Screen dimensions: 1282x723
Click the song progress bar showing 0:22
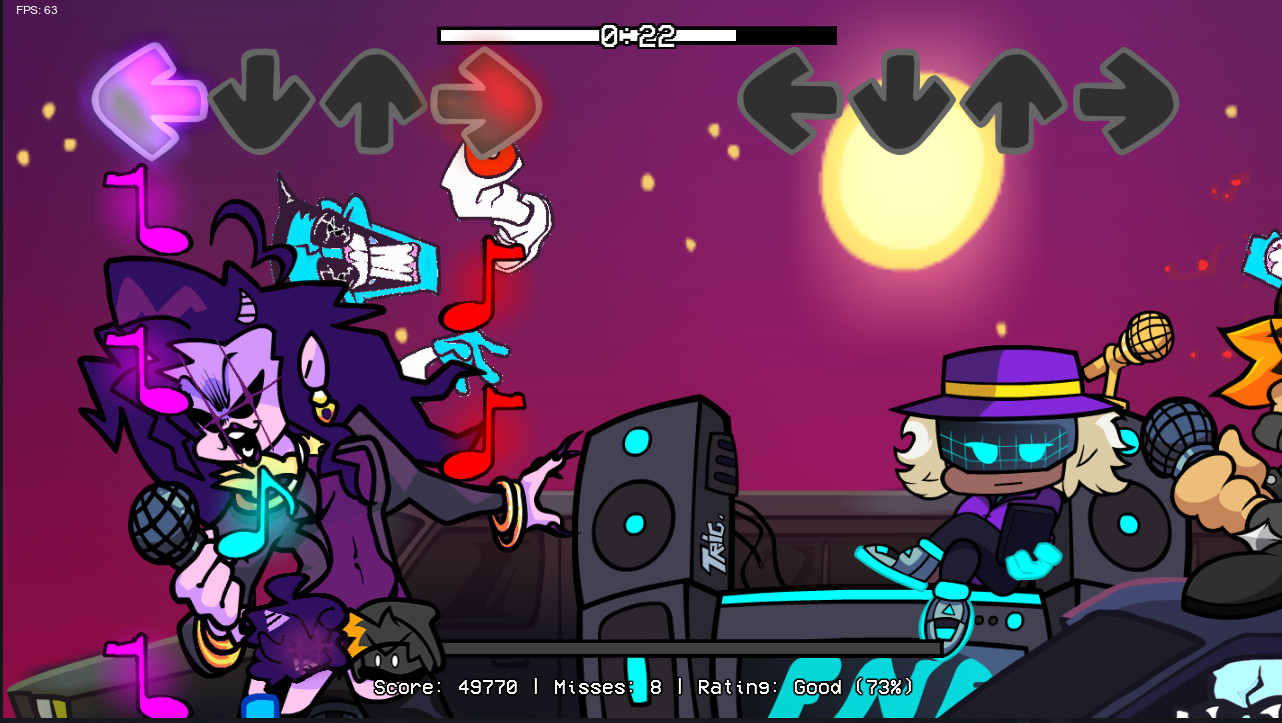click(x=640, y=35)
